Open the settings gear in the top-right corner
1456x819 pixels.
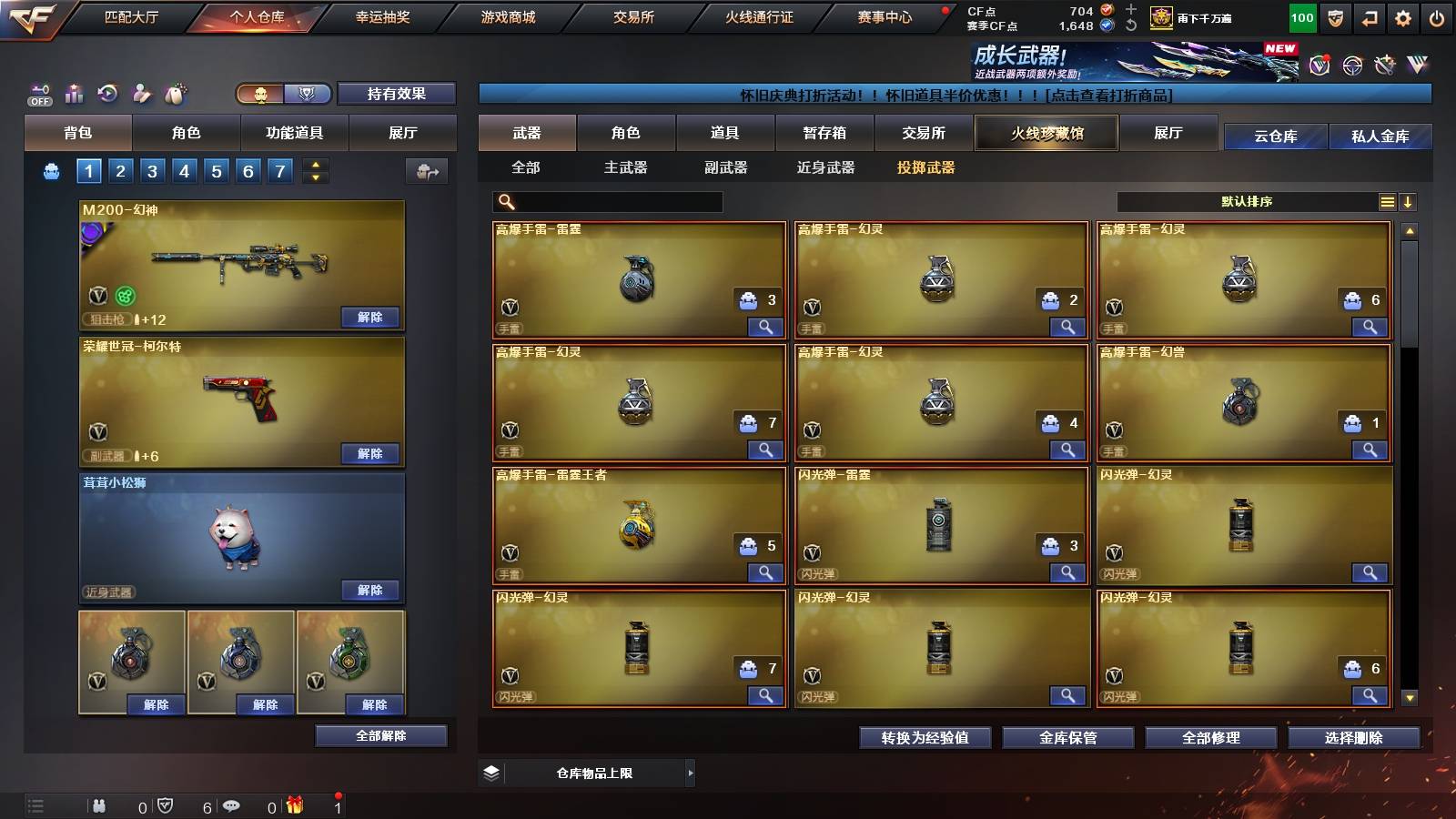[x=1401, y=18]
